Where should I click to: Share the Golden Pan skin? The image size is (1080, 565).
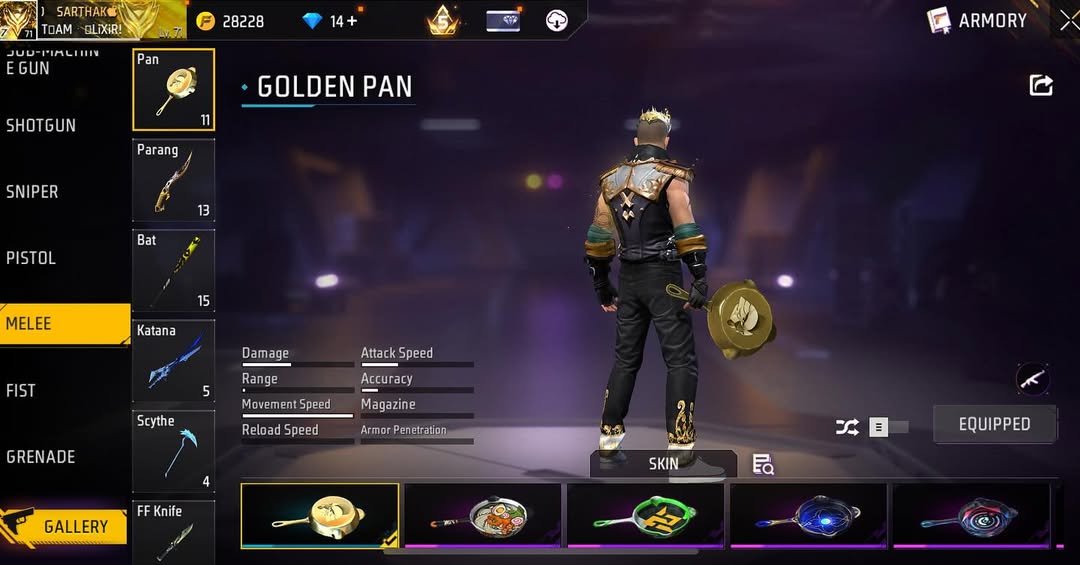tap(1041, 86)
